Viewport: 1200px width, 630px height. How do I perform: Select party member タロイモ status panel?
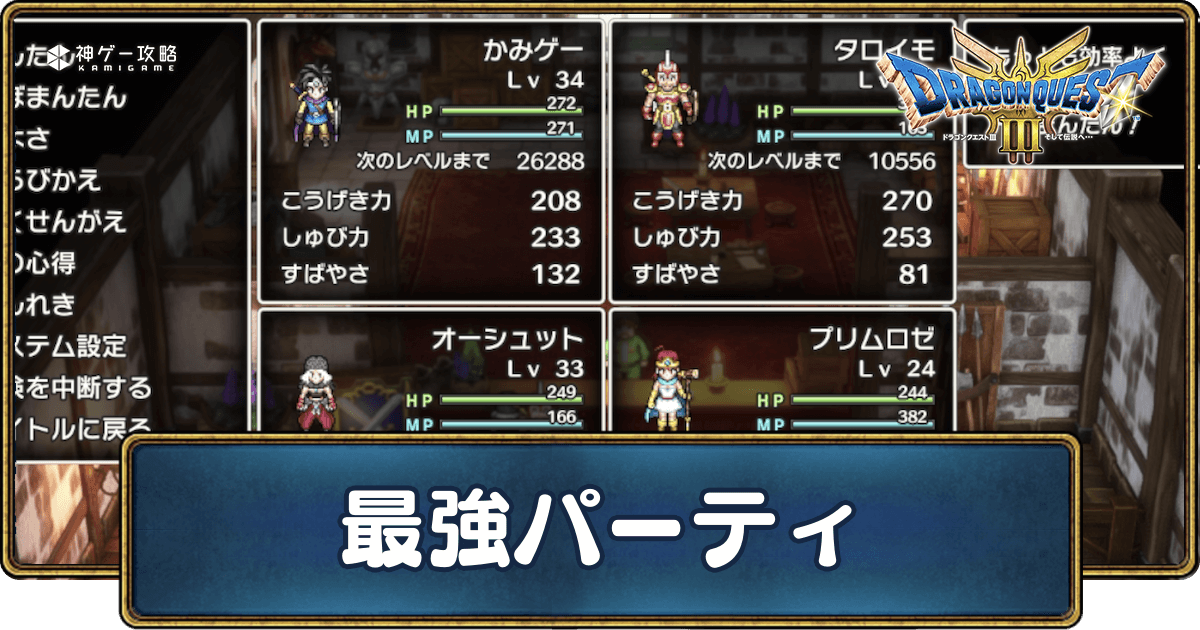click(781, 161)
